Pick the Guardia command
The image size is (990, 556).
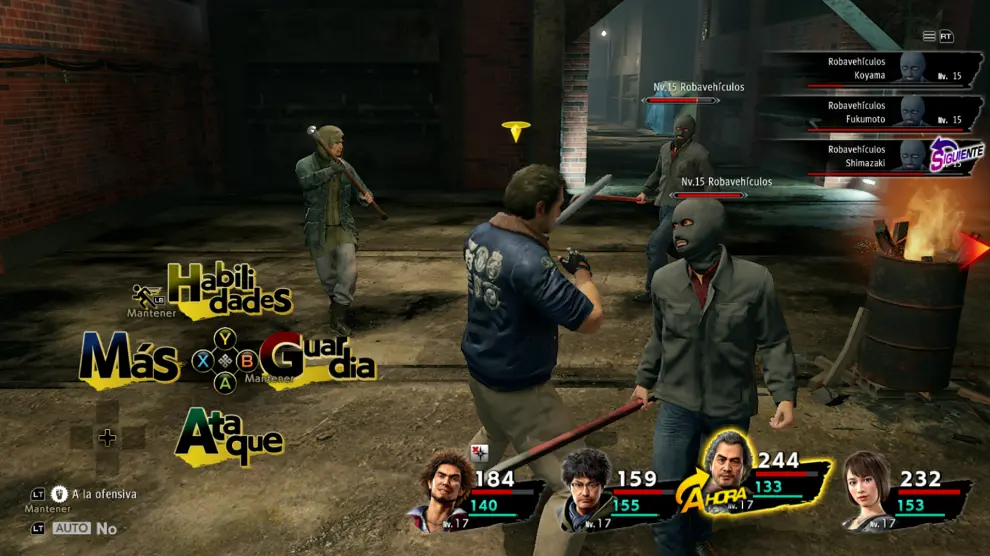318,359
